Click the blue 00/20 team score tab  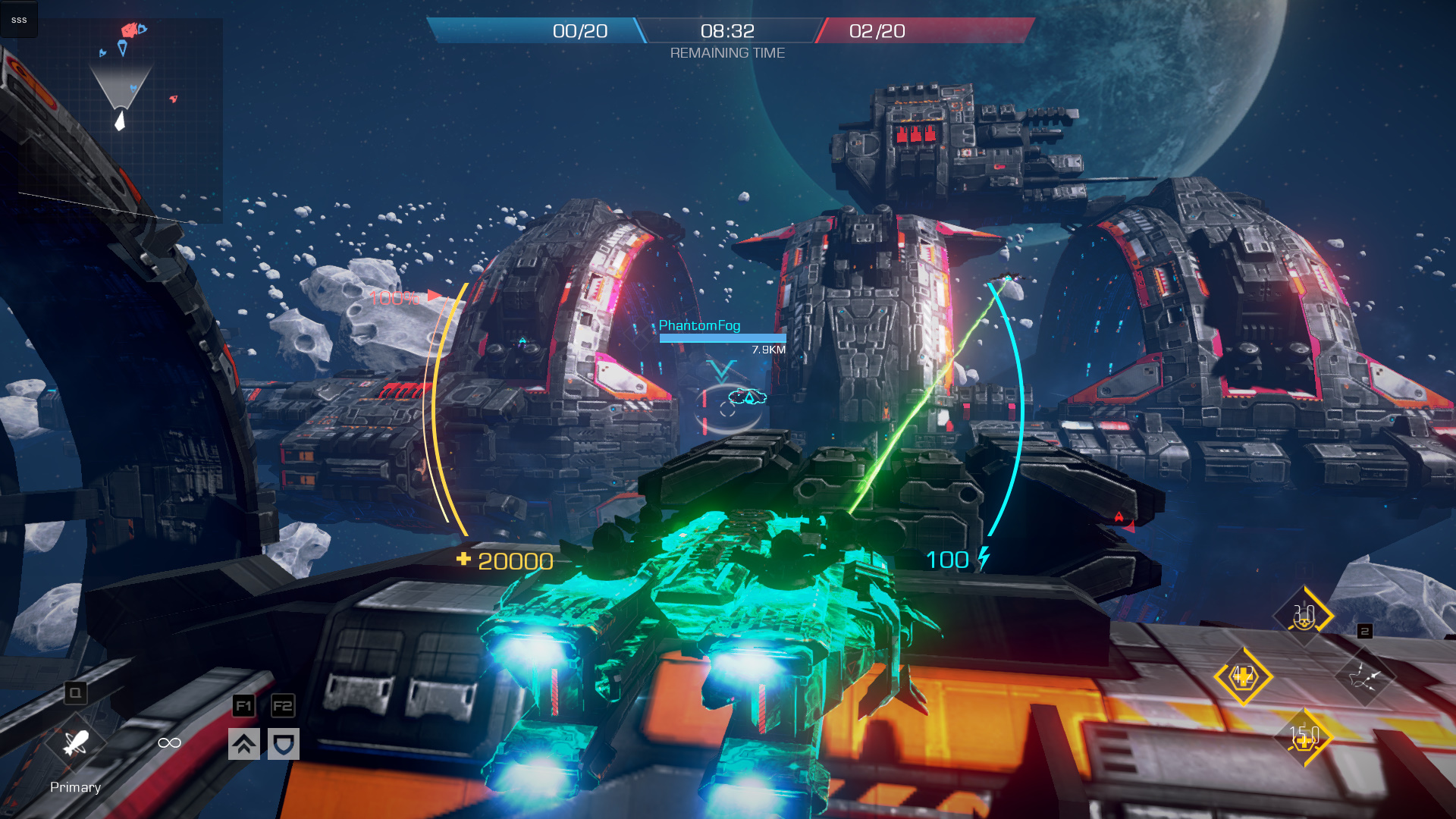579,31
